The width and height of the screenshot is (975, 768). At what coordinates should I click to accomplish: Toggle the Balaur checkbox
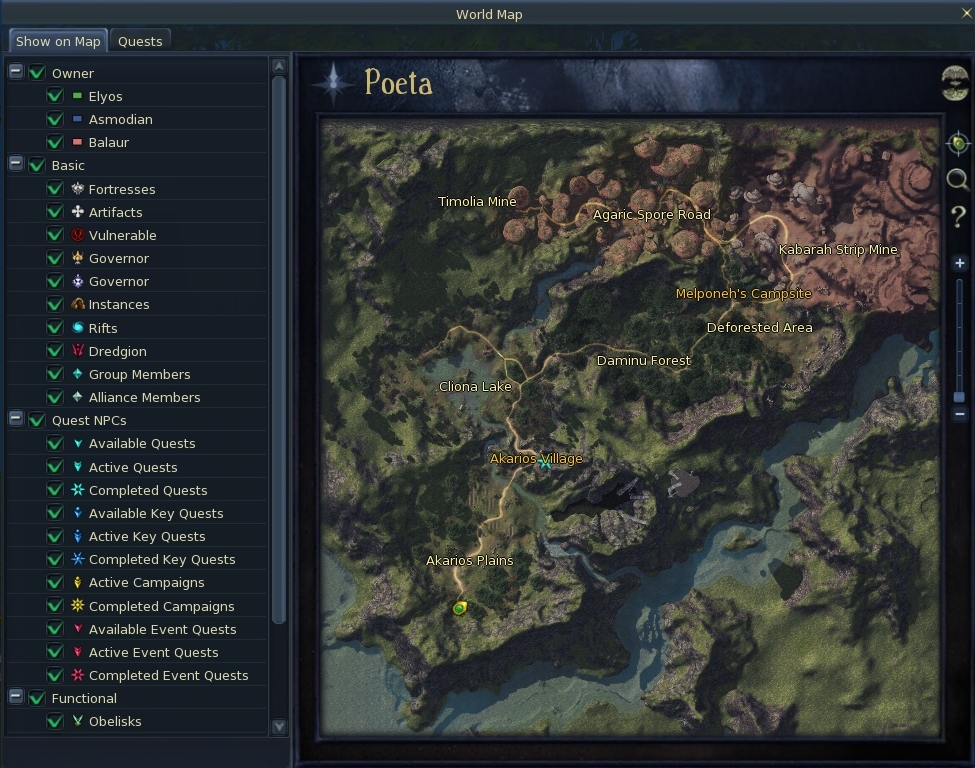pos(55,143)
